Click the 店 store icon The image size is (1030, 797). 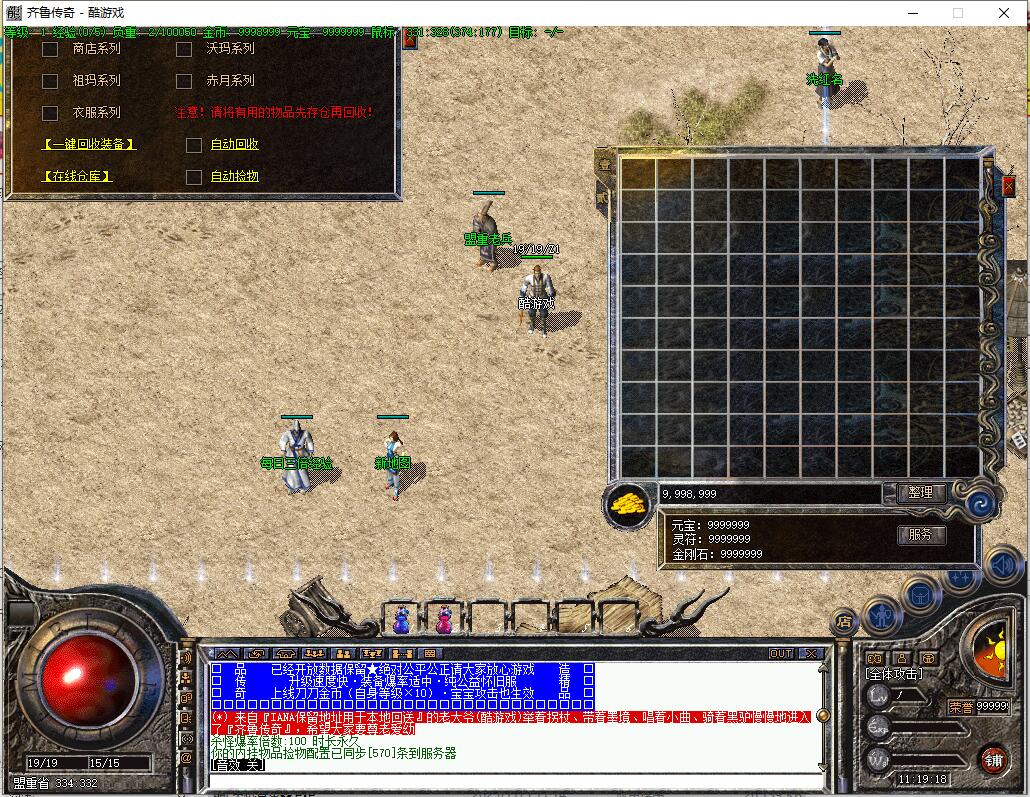click(x=845, y=621)
